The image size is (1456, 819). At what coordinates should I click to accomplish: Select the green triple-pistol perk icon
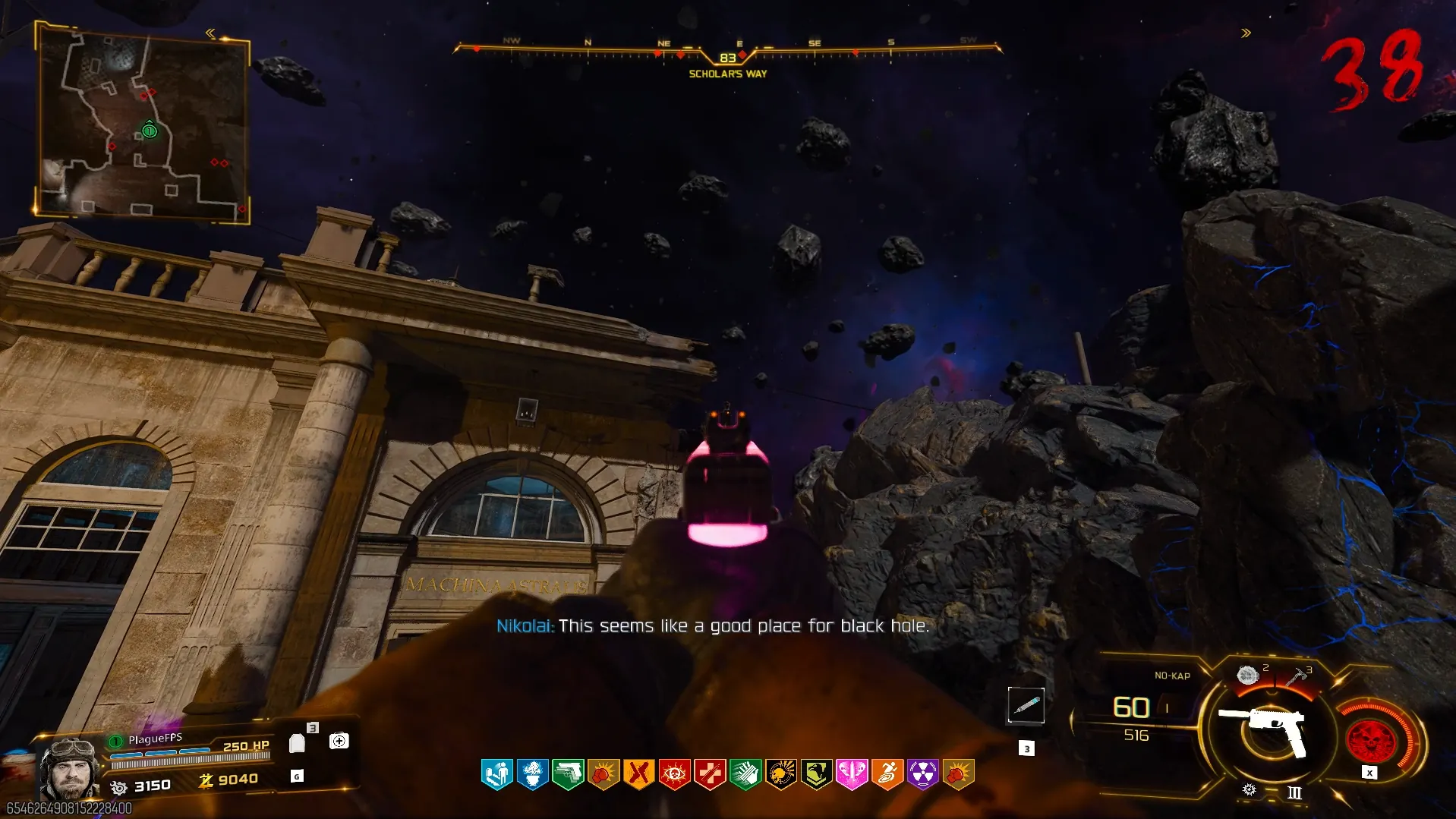[x=568, y=774]
